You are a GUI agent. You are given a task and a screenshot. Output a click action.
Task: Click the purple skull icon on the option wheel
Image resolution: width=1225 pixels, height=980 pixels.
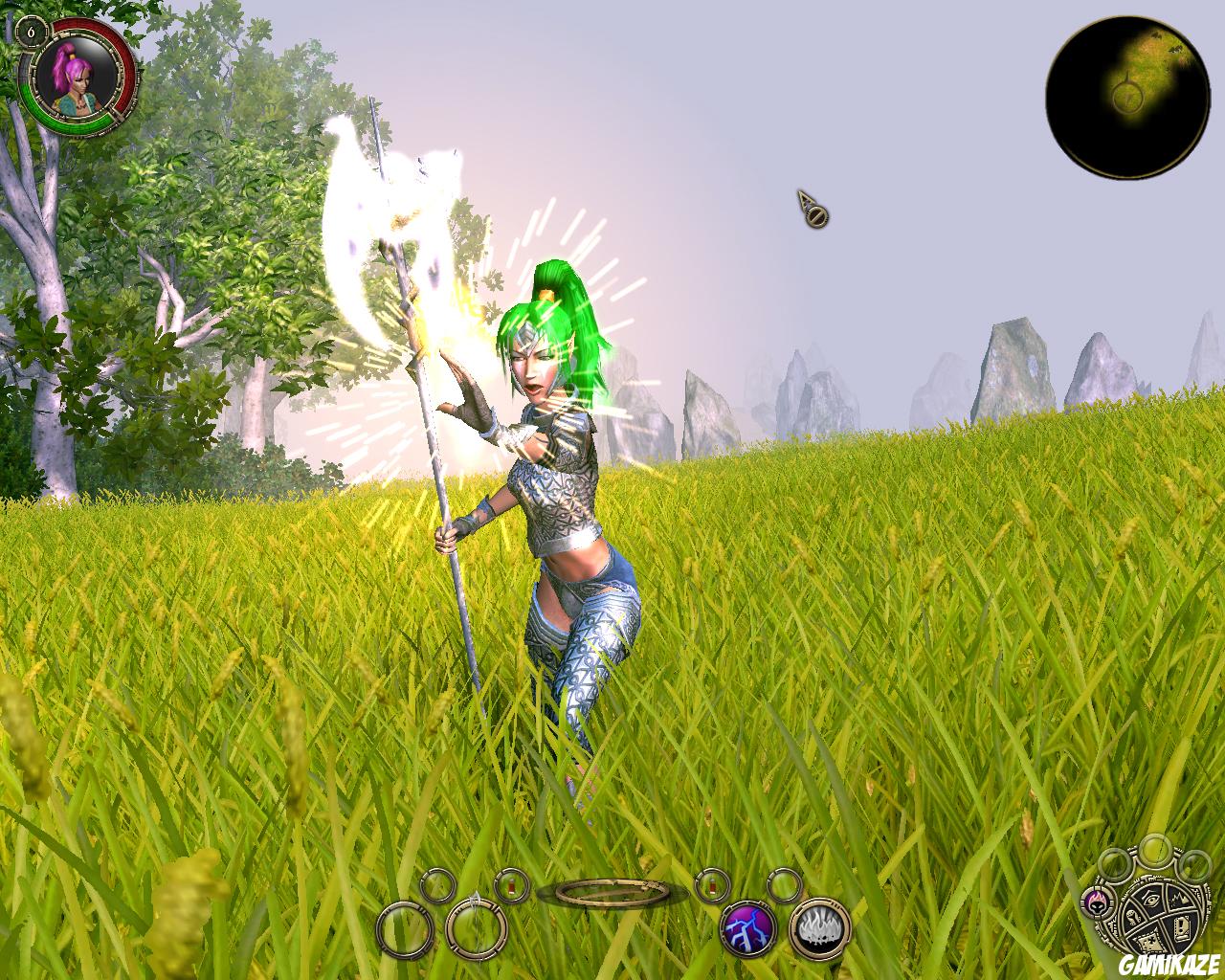coord(1096,903)
